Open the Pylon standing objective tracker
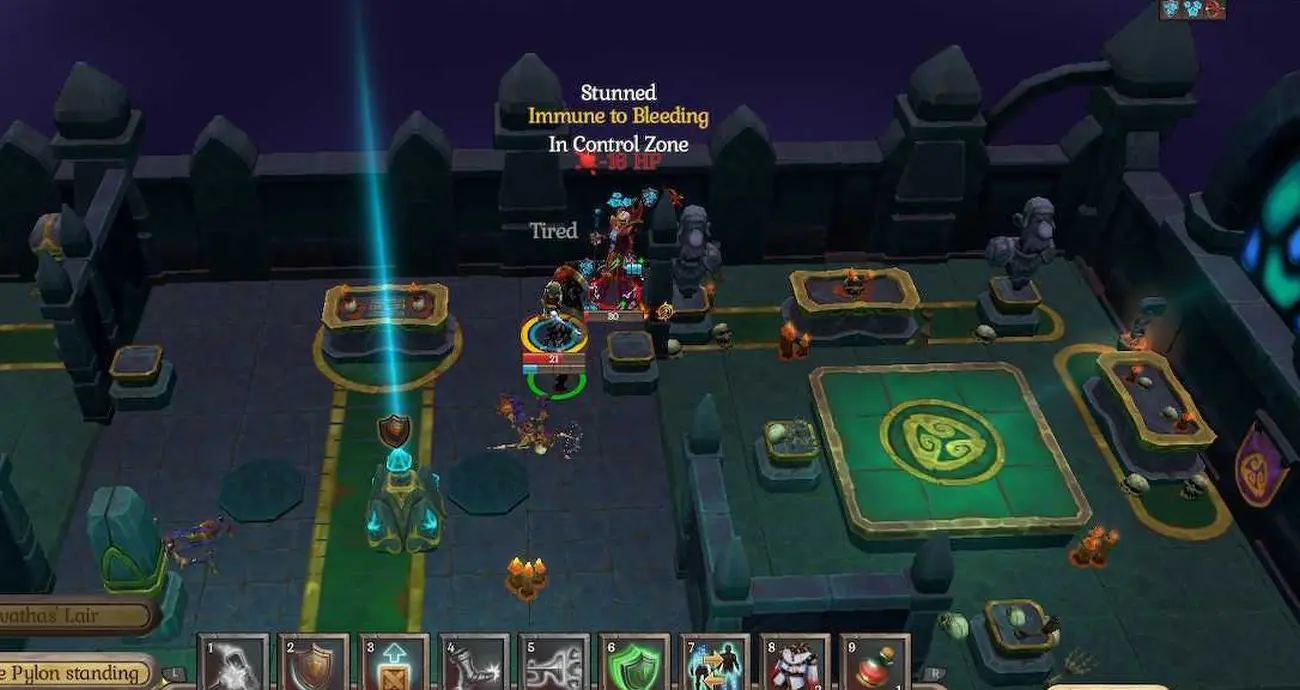 click(75, 673)
